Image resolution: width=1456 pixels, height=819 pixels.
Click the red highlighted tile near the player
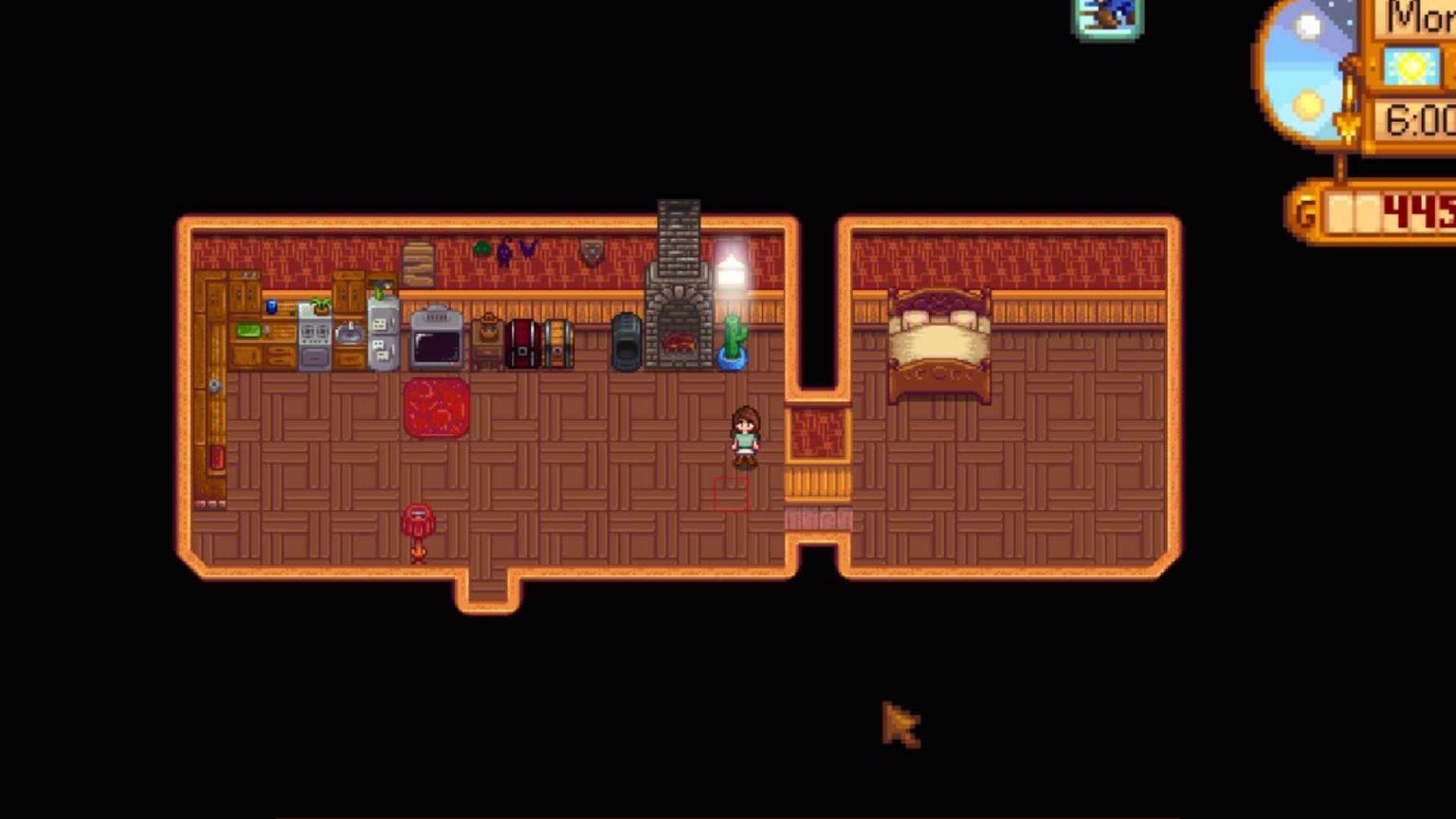730,495
